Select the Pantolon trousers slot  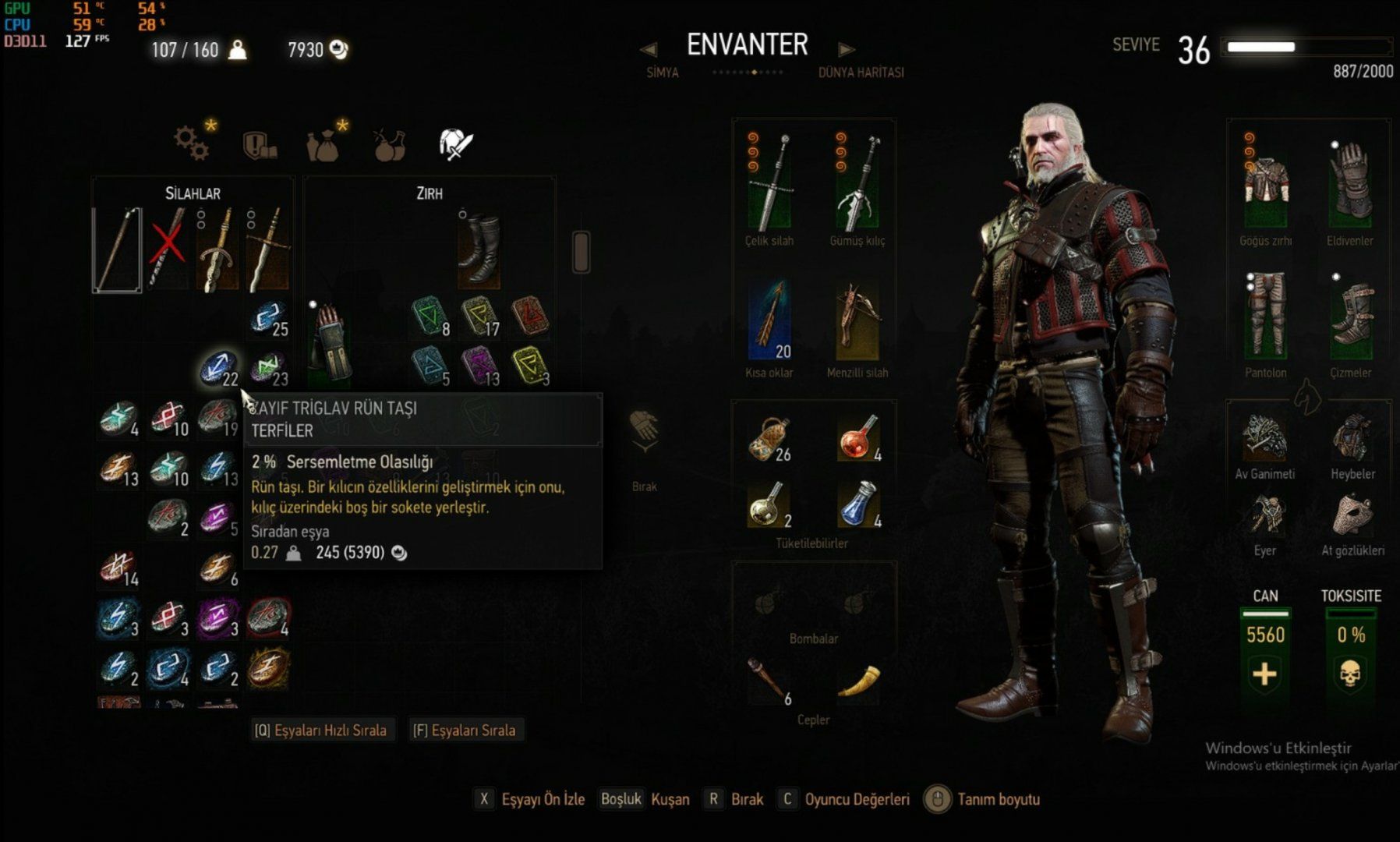[x=1266, y=316]
